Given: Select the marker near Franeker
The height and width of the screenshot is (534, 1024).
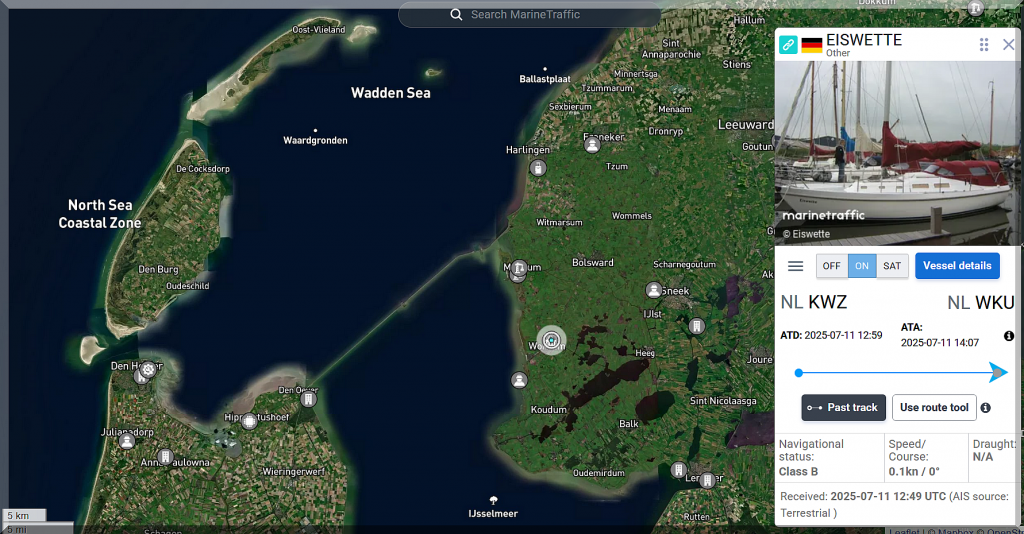Looking at the screenshot, I should click(592, 145).
